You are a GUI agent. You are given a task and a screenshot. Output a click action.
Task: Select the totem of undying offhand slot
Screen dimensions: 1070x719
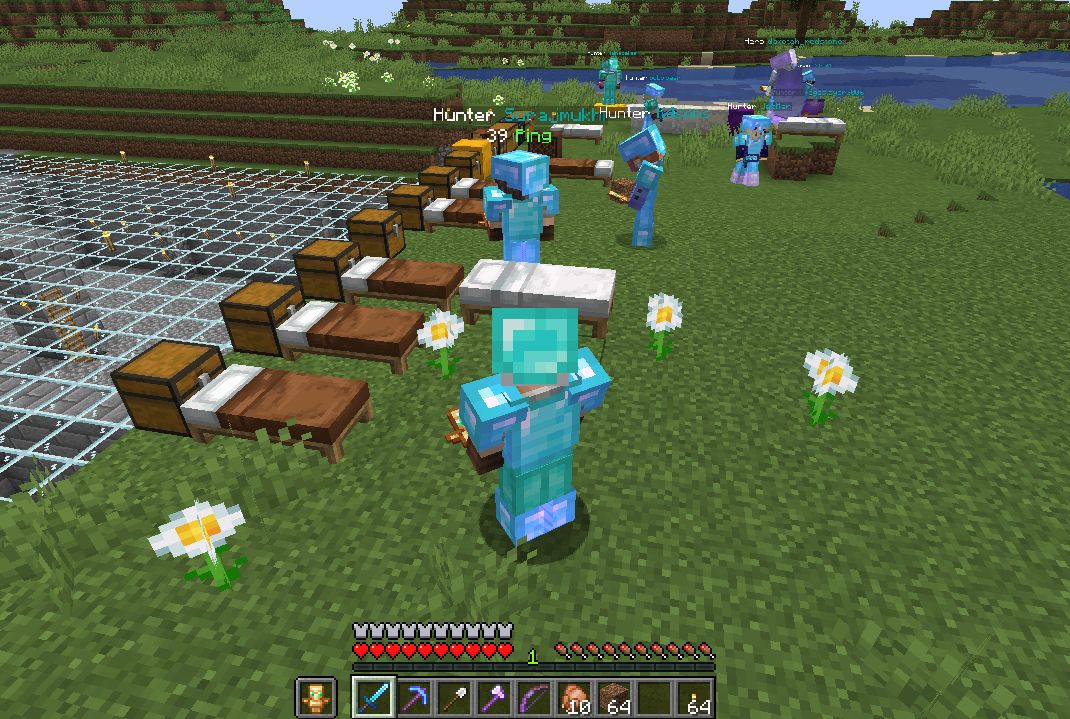coord(314,697)
